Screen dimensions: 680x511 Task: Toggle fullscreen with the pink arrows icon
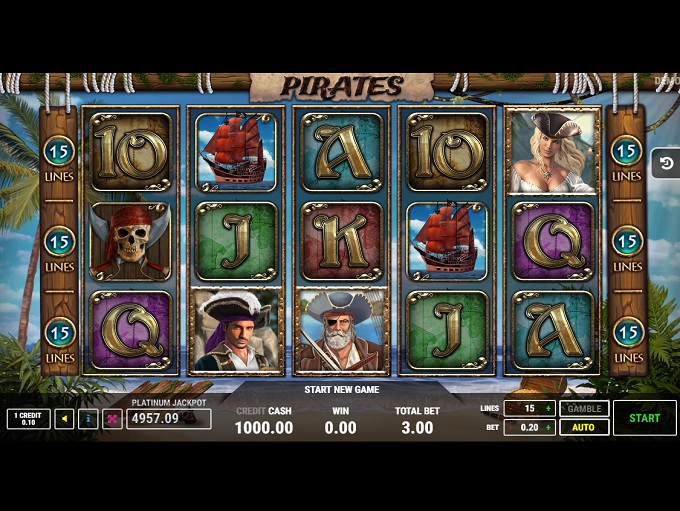tap(112, 419)
